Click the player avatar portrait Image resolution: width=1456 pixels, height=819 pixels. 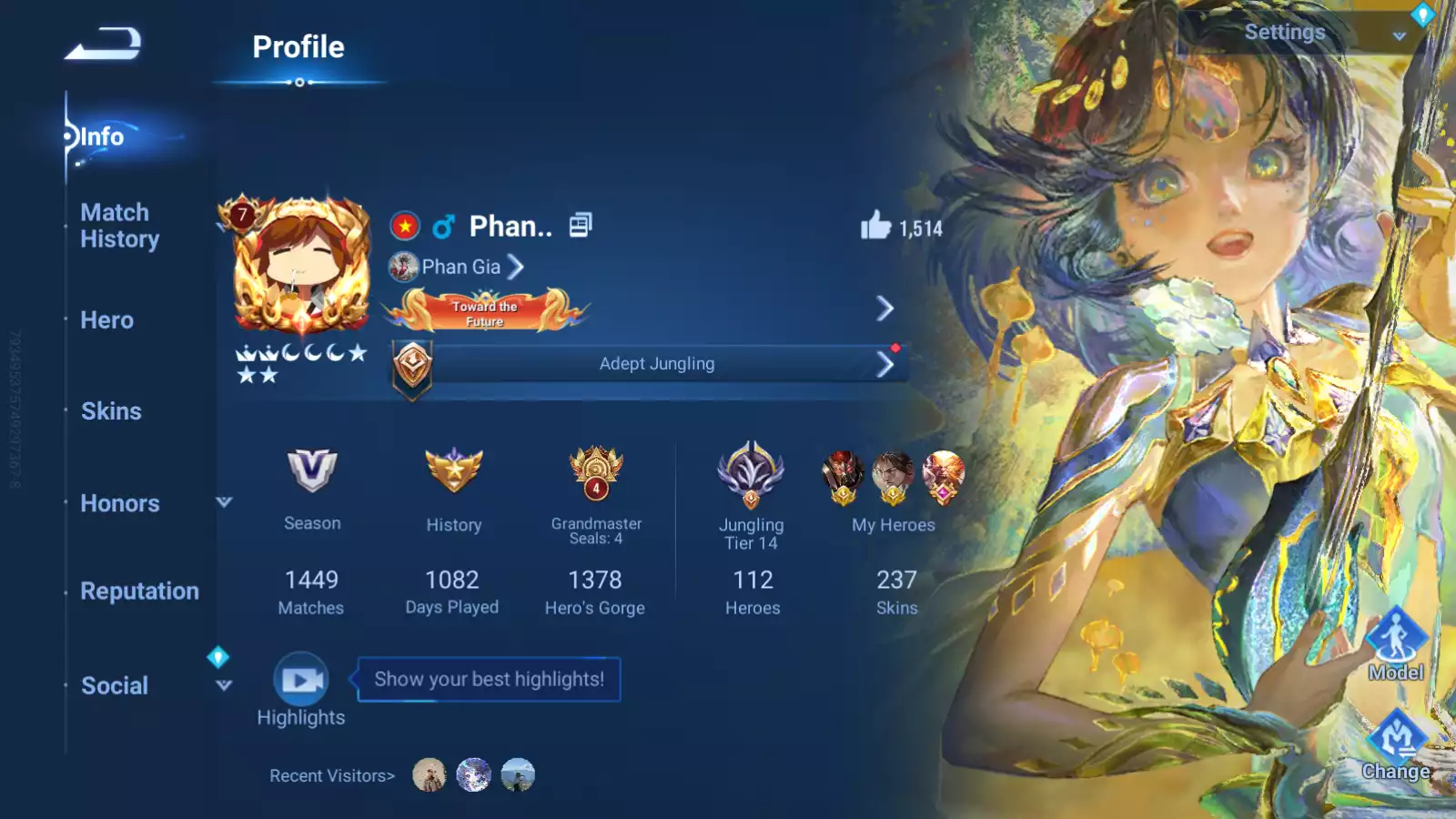(301, 265)
